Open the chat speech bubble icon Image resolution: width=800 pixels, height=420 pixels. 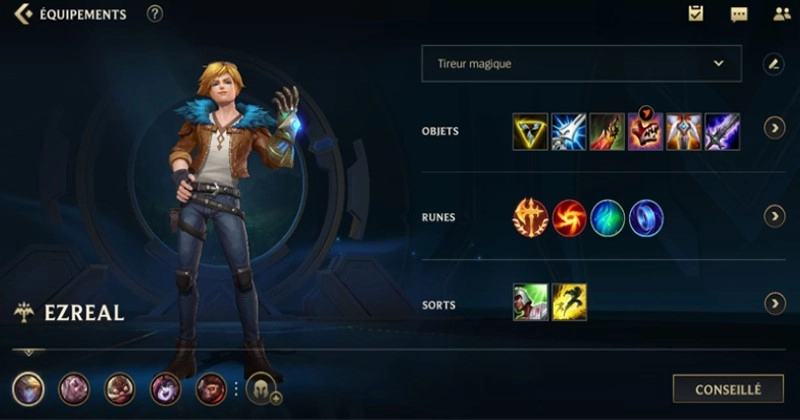pyautogui.click(x=739, y=14)
